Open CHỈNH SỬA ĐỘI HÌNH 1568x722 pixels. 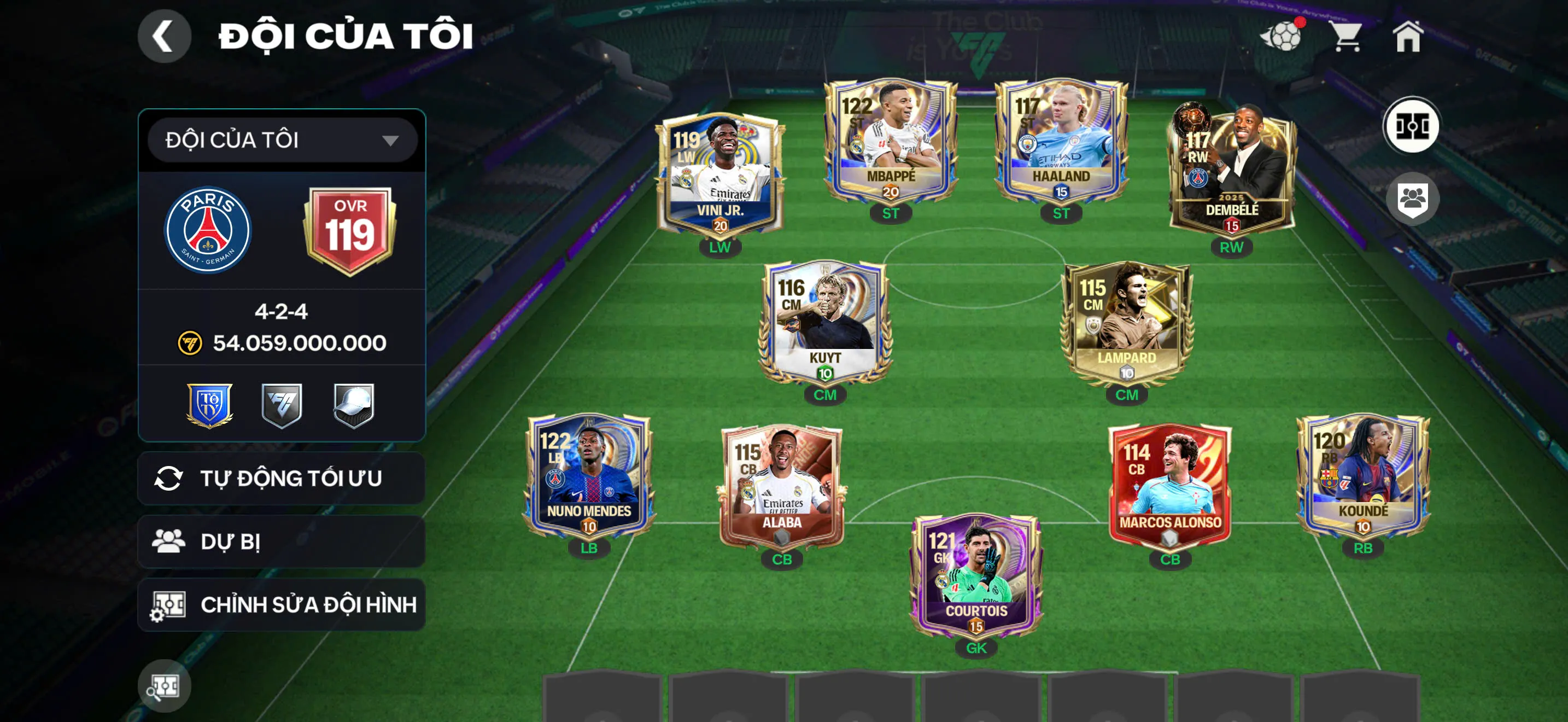coord(282,604)
